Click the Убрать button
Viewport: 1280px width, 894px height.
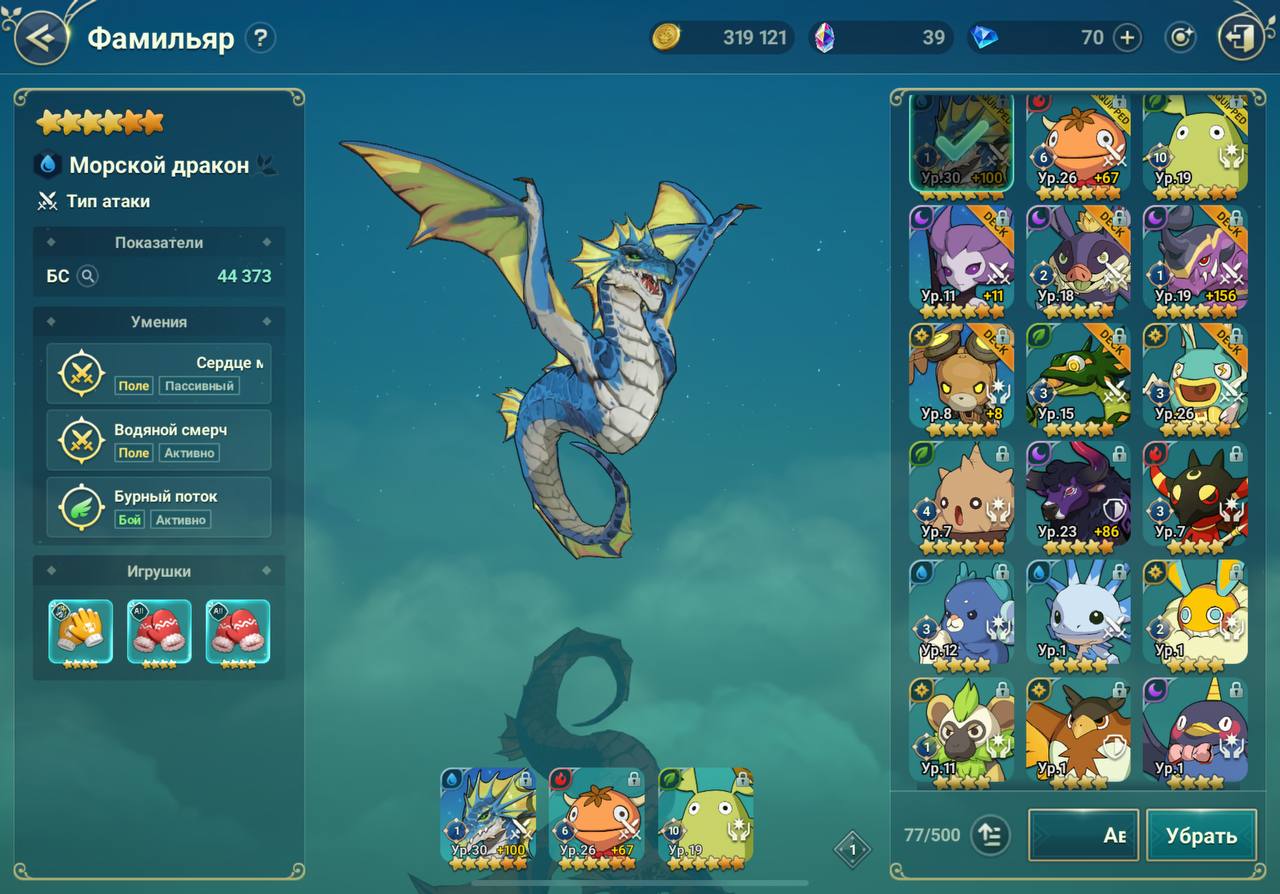(1201, 836)
